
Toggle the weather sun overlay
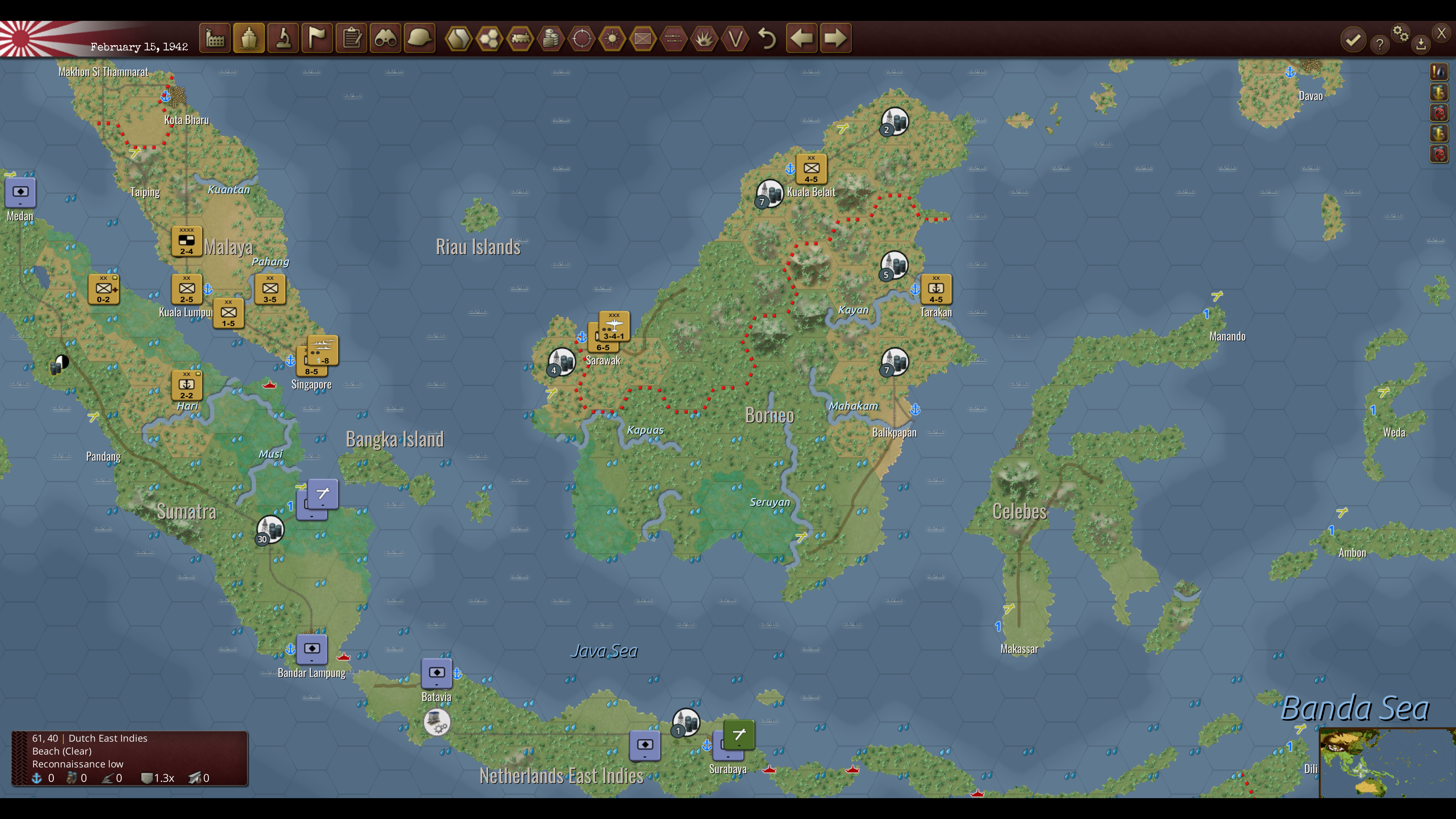pos(612,38)
